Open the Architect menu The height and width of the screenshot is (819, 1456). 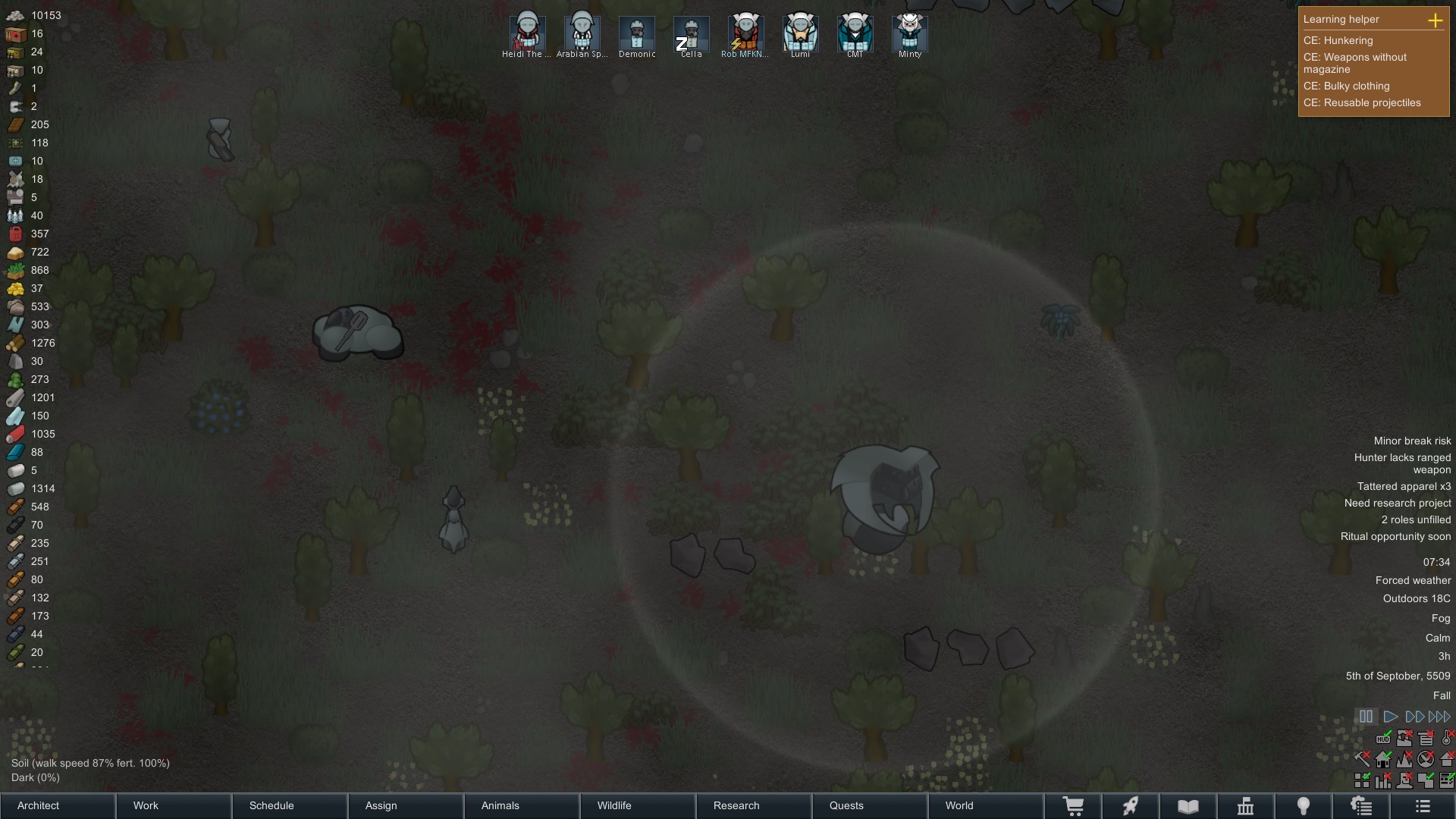58,805
